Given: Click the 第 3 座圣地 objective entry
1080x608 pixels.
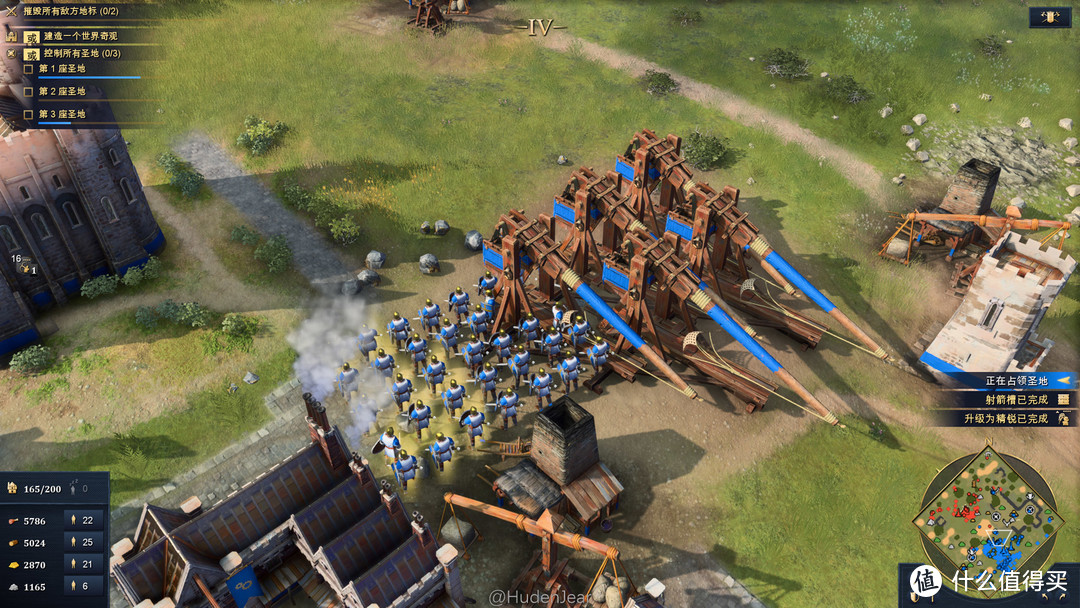Looking at the screenshot, I should (x=62, y=114).
